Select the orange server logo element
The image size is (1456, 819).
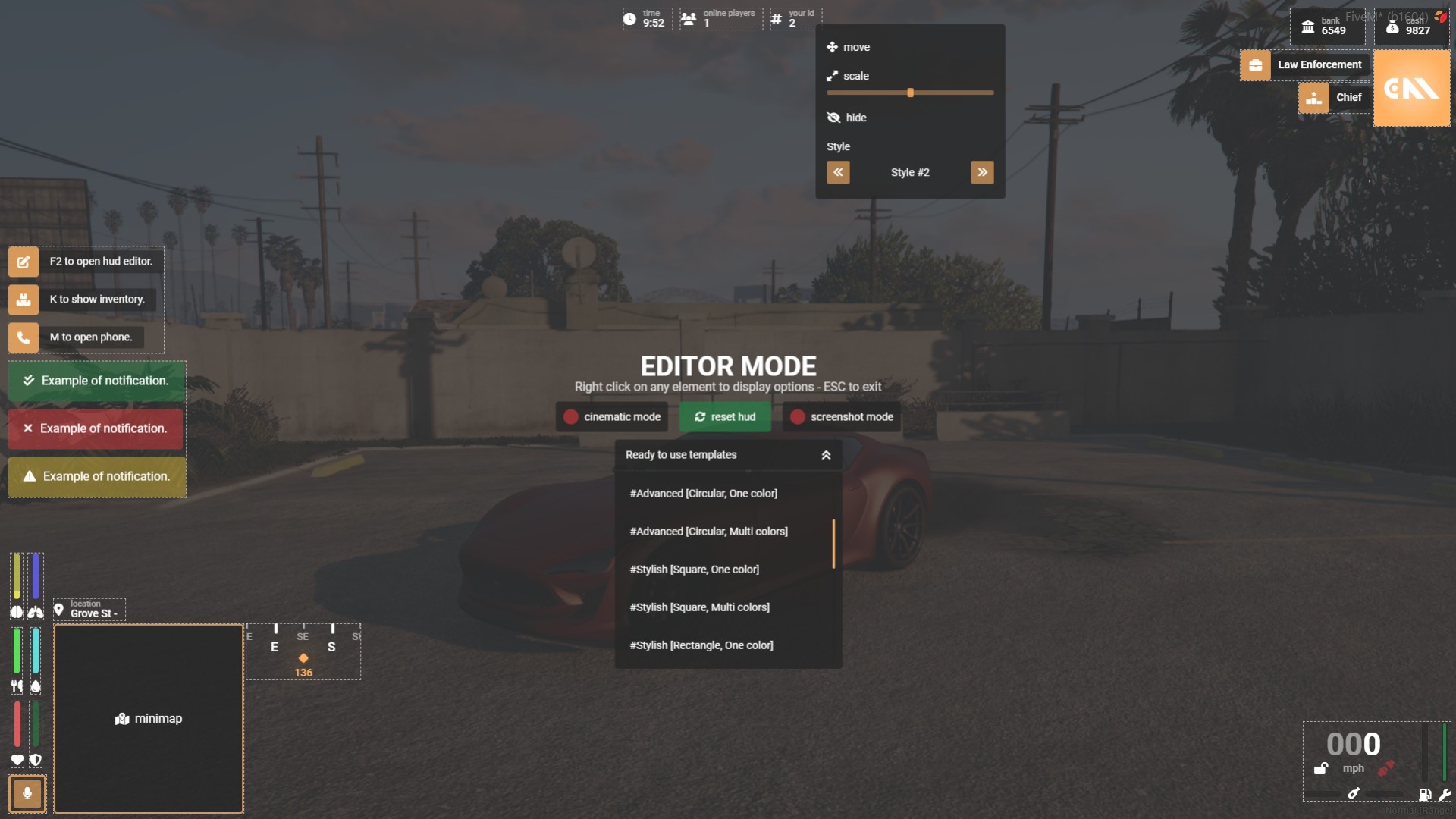(1411, 89)
